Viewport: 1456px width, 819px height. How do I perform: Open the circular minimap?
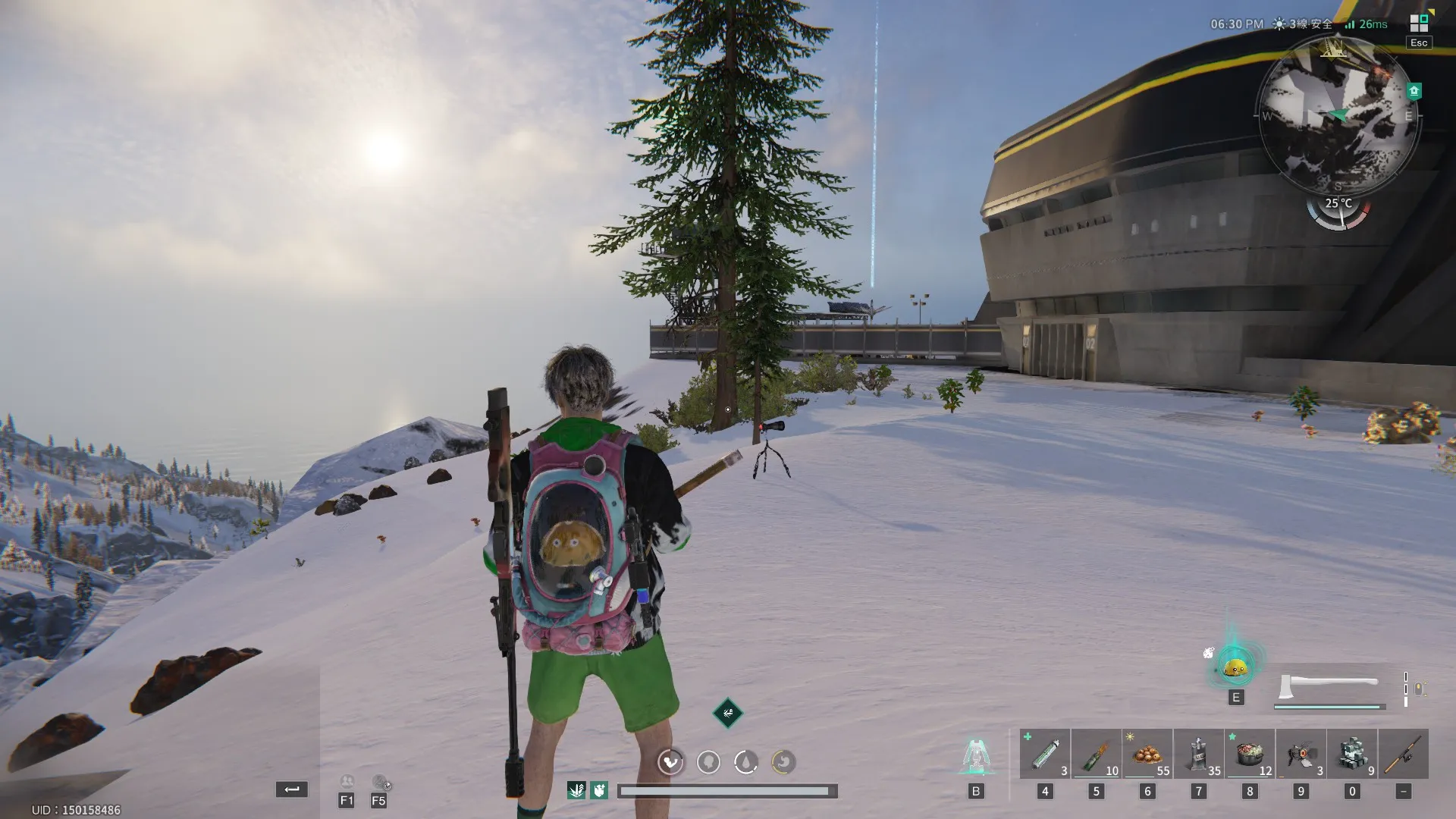[1338, 115]
